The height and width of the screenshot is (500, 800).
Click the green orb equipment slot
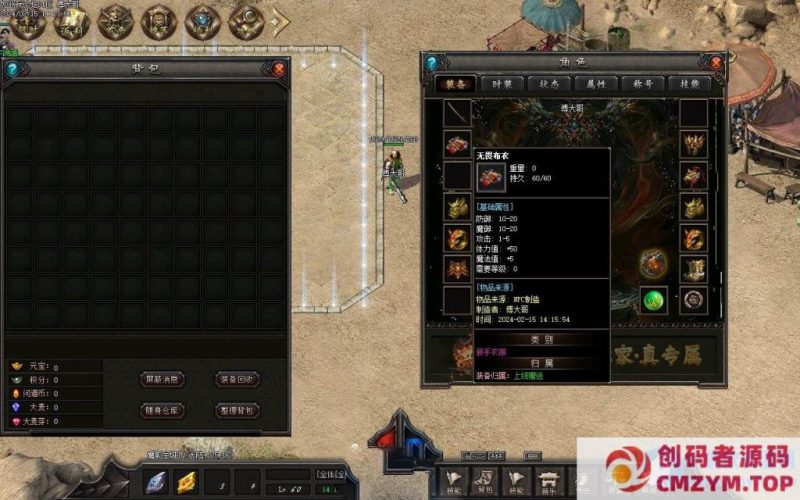pos(654,299)
